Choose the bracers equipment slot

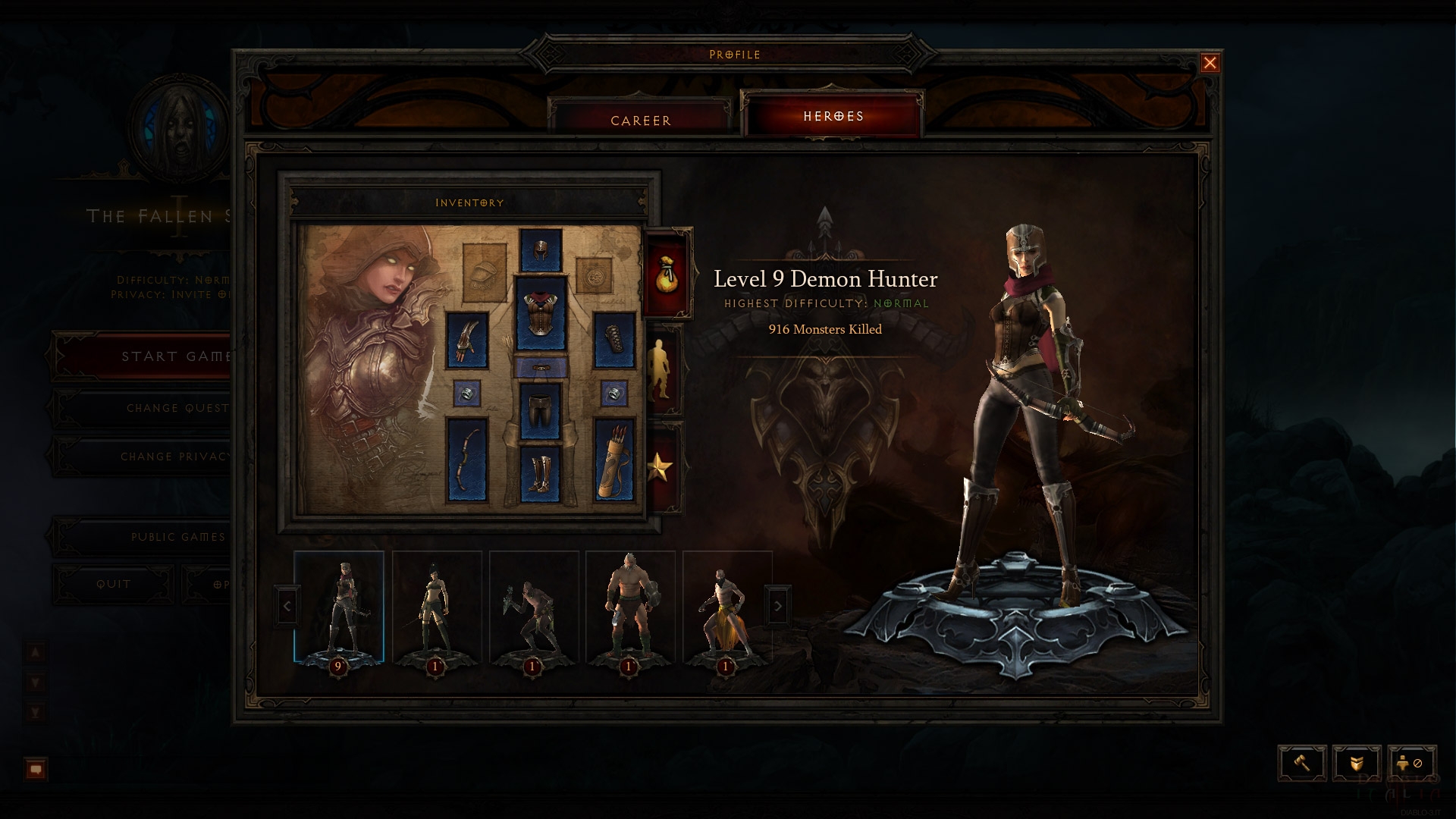coord(613,340)
